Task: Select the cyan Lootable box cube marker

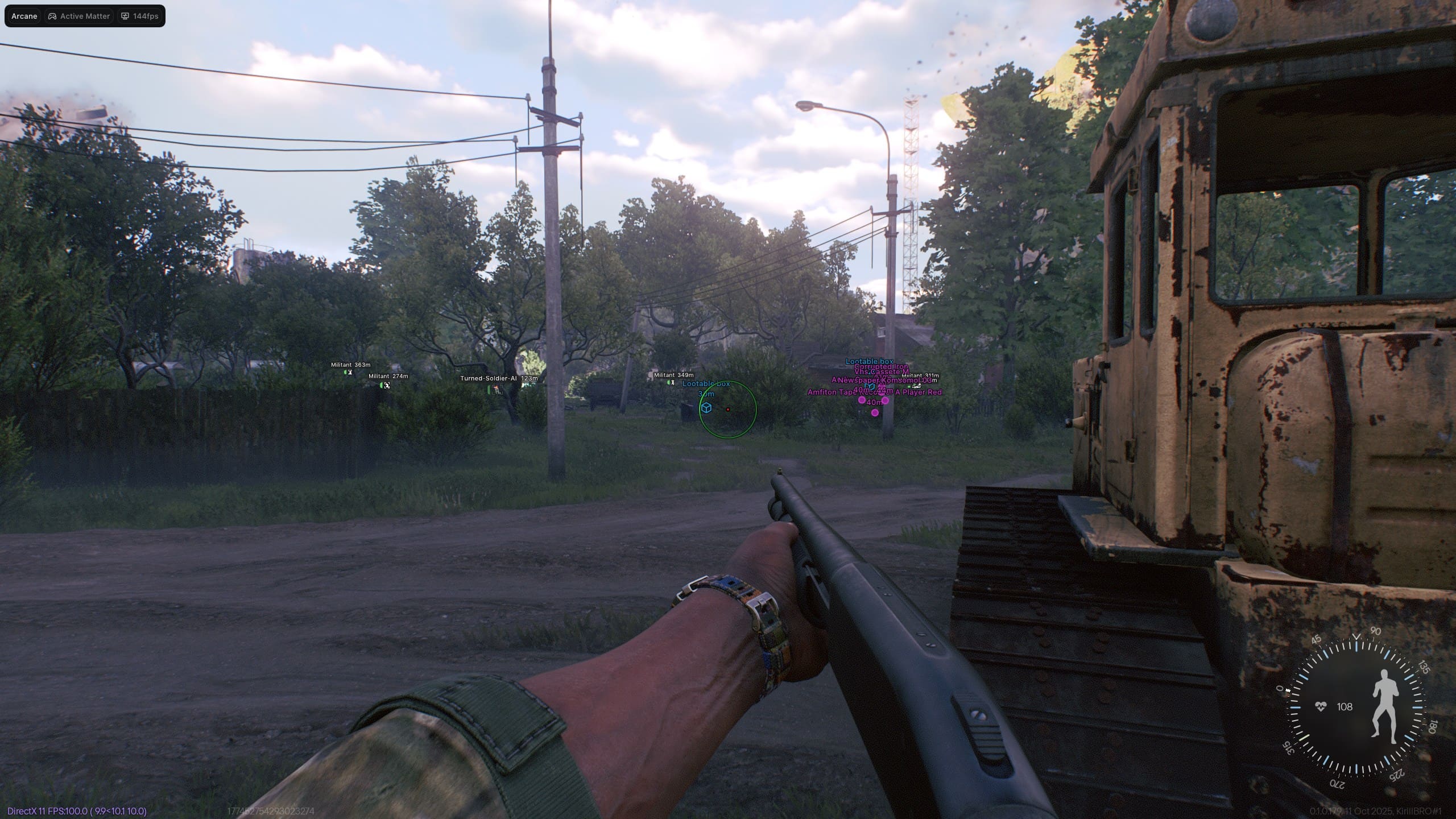Action: point(706,408)
